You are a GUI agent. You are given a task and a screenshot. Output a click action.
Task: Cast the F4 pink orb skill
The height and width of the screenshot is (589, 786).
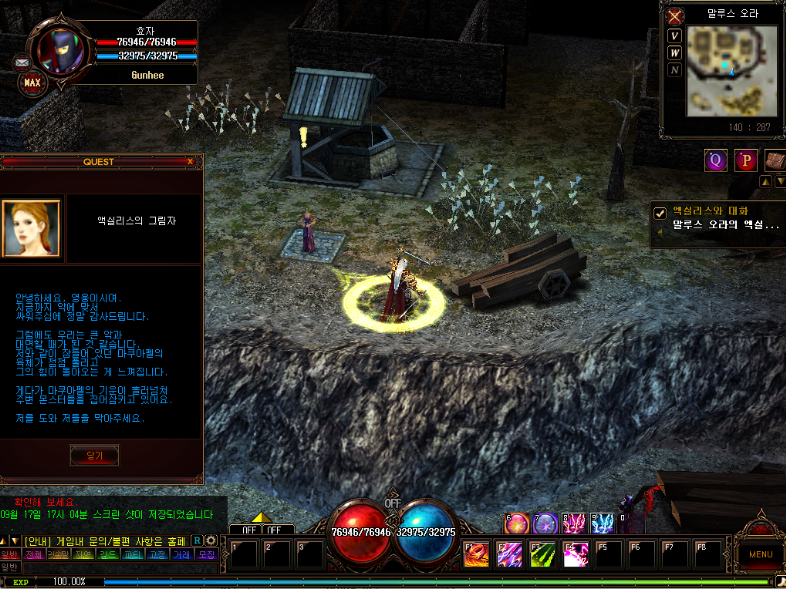tap(575, 553)
